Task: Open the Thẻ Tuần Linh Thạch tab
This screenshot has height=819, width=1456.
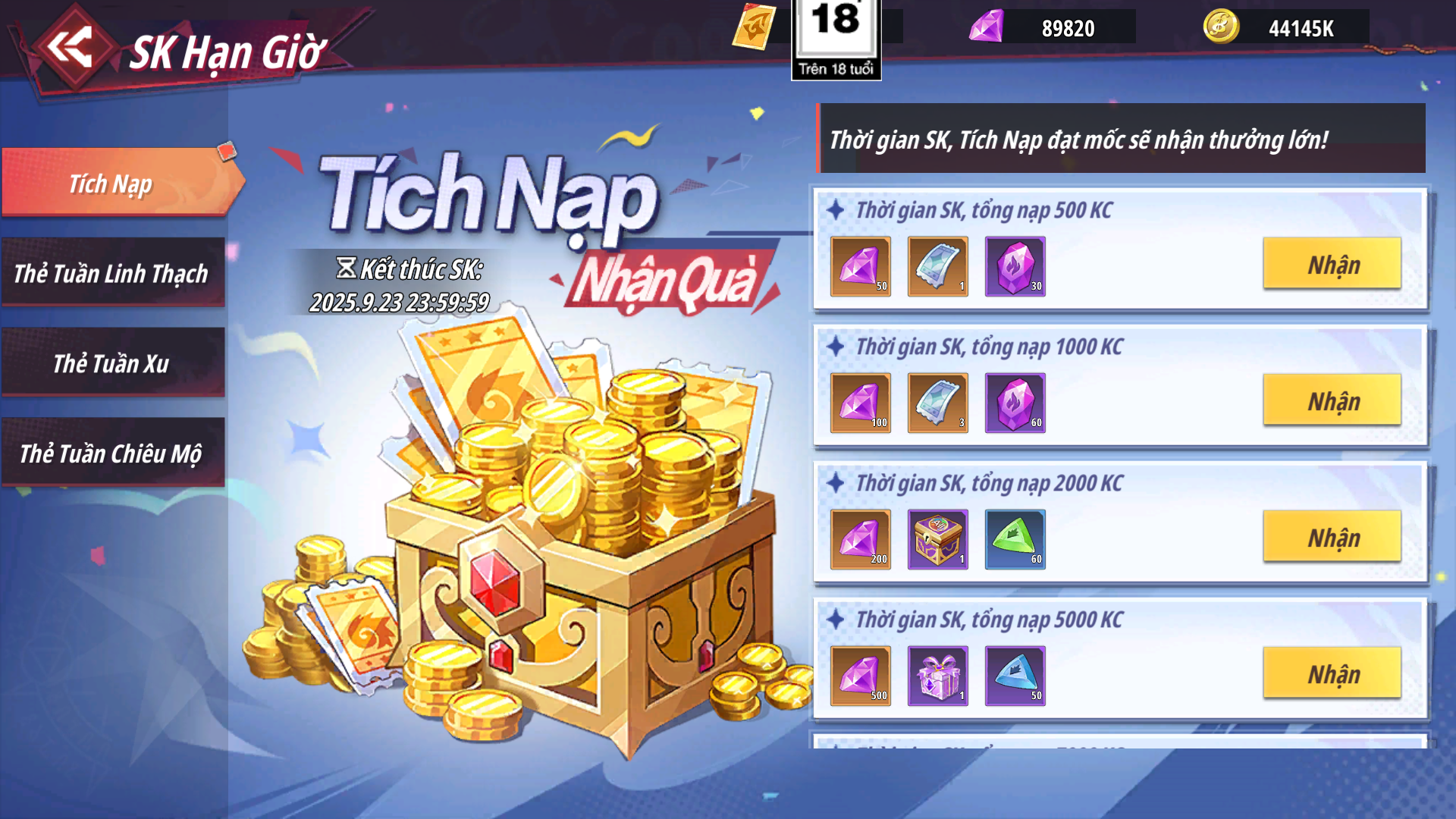Action: click(x=112, y=273)
